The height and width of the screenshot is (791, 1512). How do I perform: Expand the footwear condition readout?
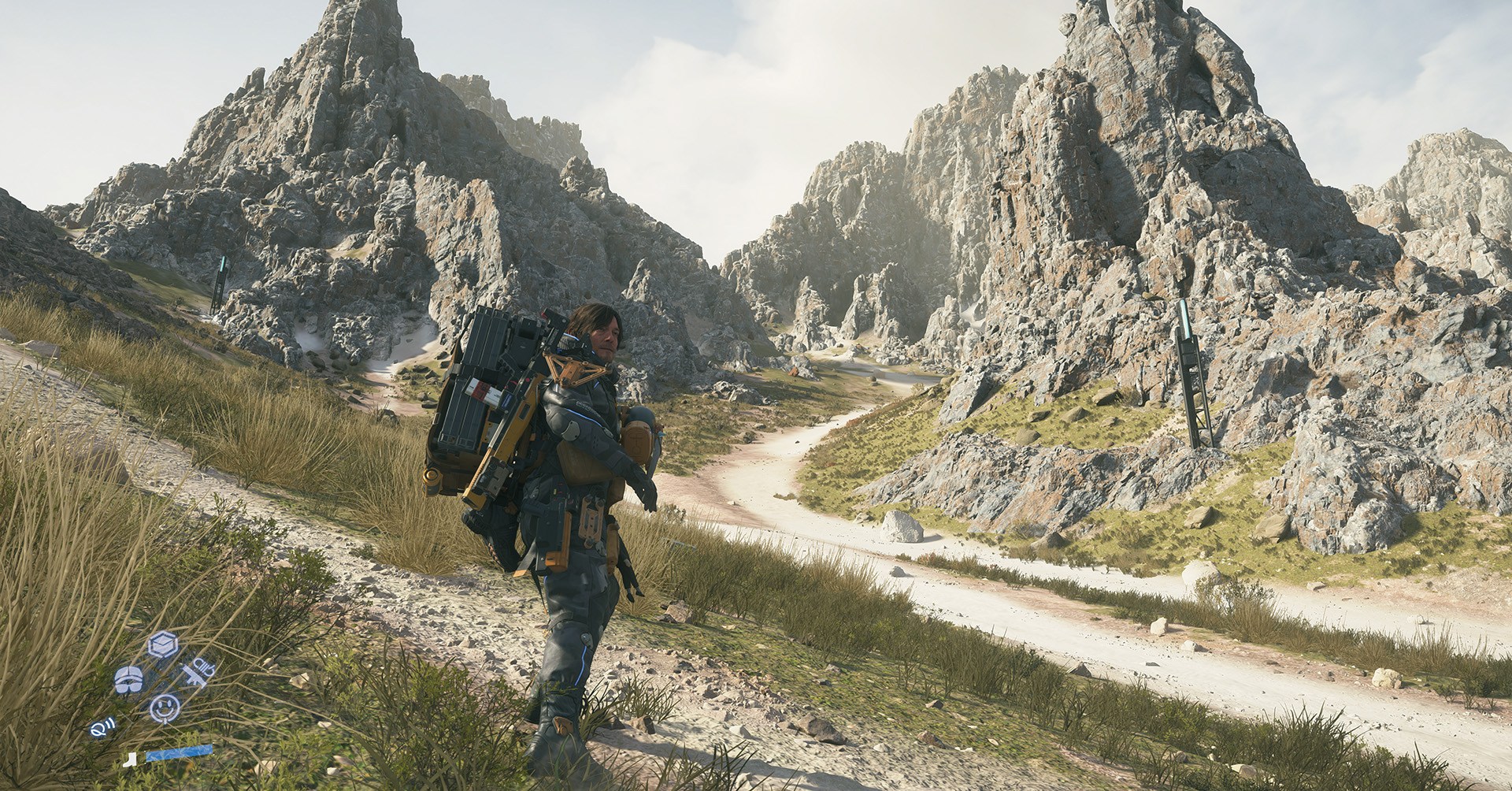(x=130, y=759)
